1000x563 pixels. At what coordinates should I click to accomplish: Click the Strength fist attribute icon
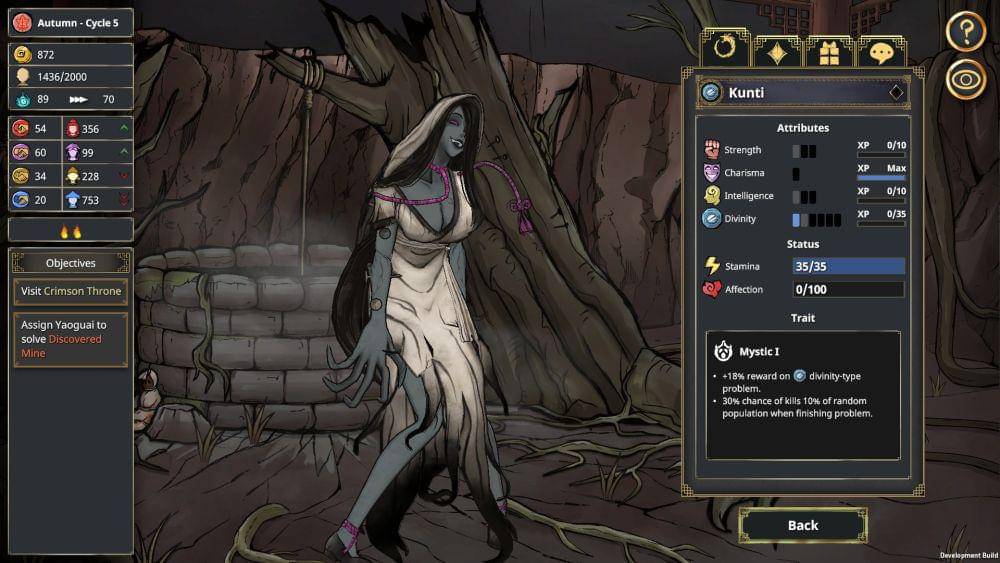coord(712,150)
